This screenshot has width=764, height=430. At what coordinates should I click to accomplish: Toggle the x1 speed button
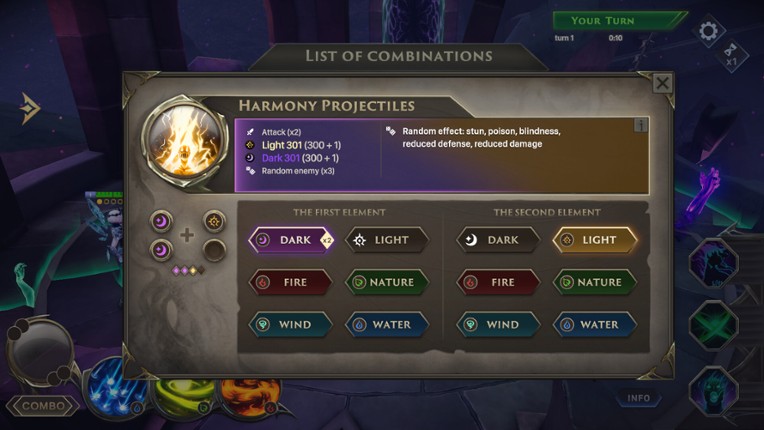(731, 54)
